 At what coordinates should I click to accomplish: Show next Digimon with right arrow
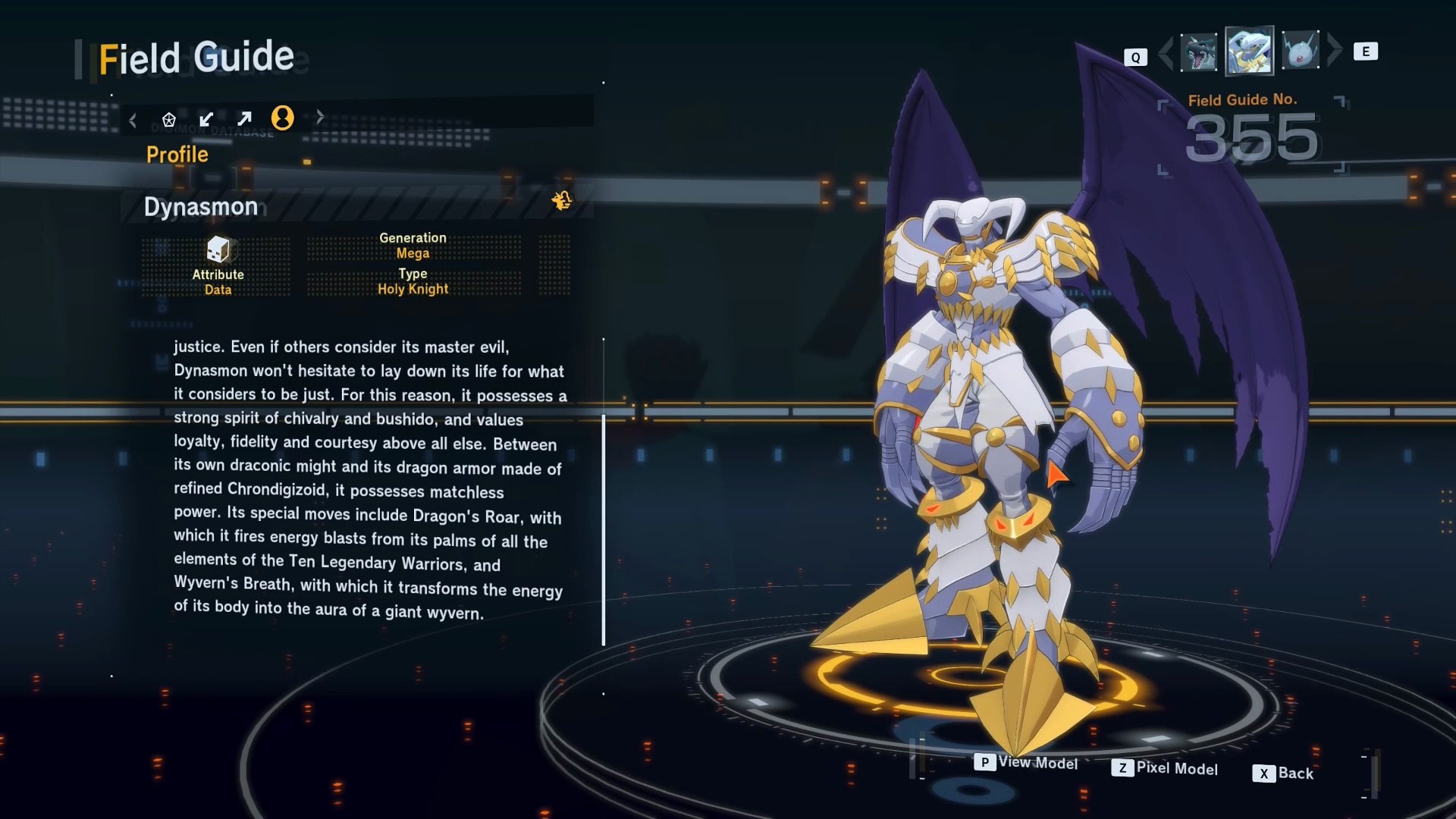[x=1335, y=50]
